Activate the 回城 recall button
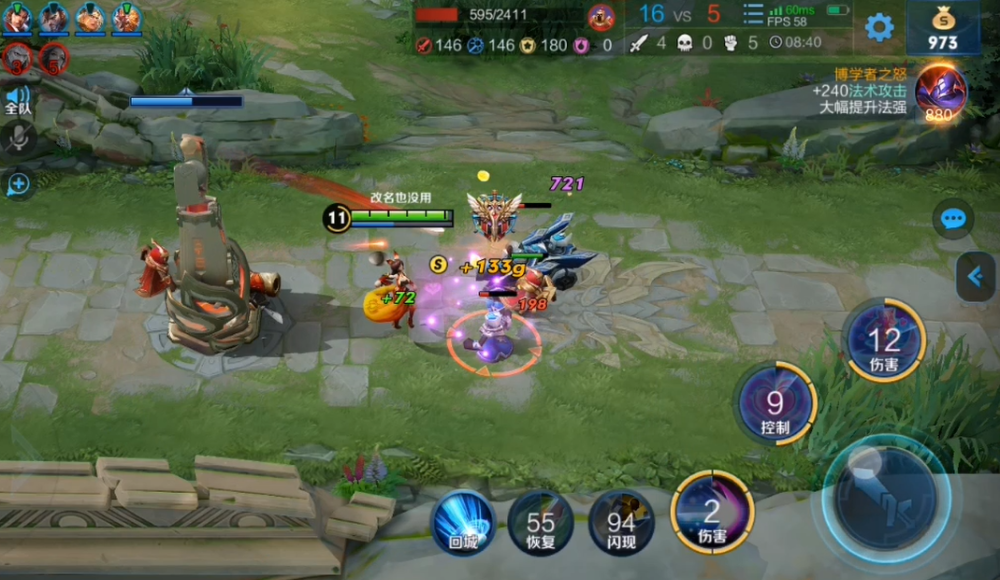 463,522
